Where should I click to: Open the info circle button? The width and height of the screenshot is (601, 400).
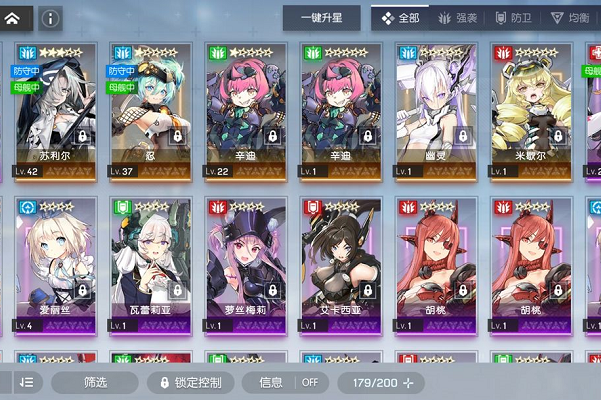49,18
